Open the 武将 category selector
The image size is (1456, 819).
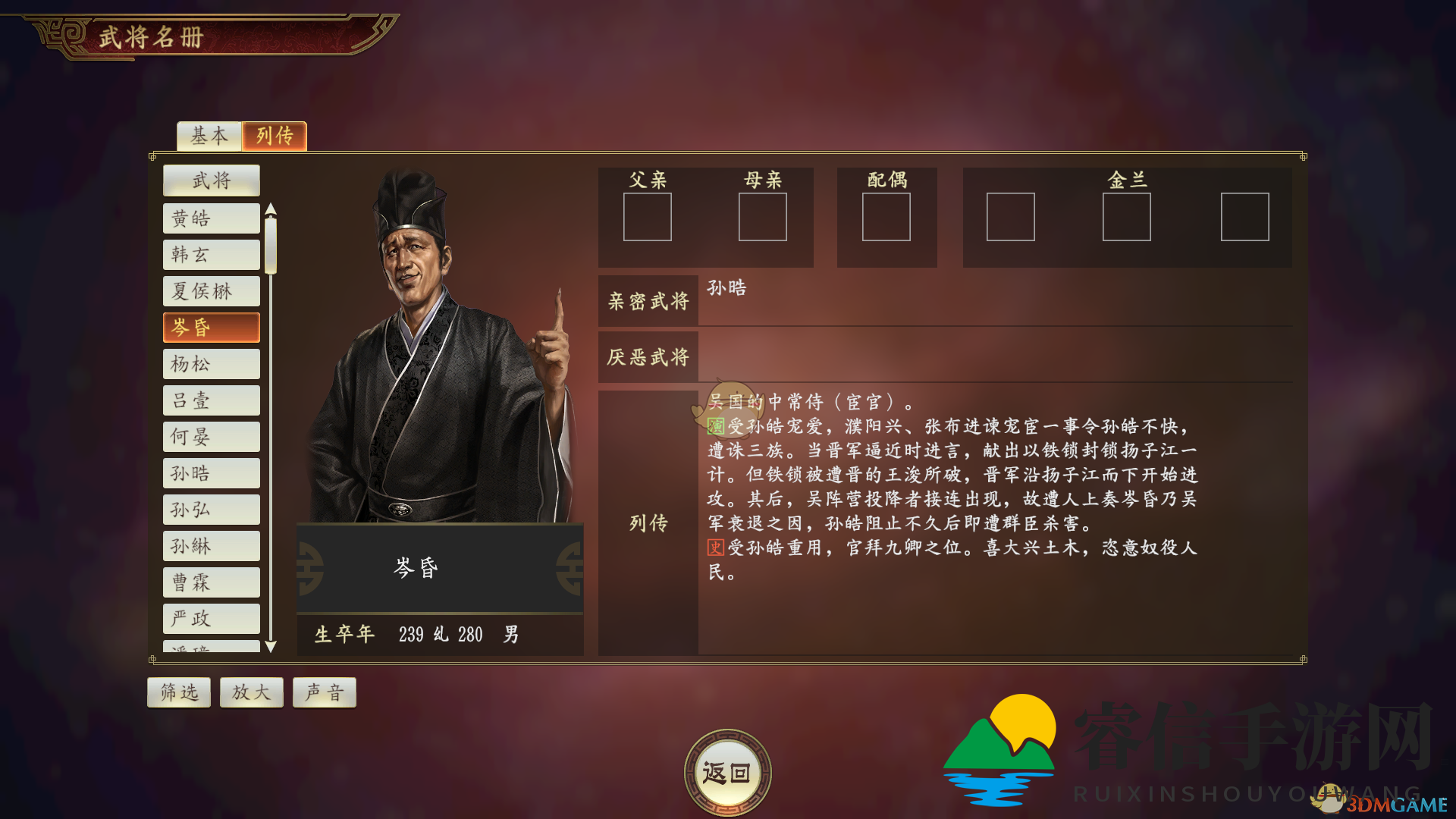pyautogui.click(x=211, y=180)
